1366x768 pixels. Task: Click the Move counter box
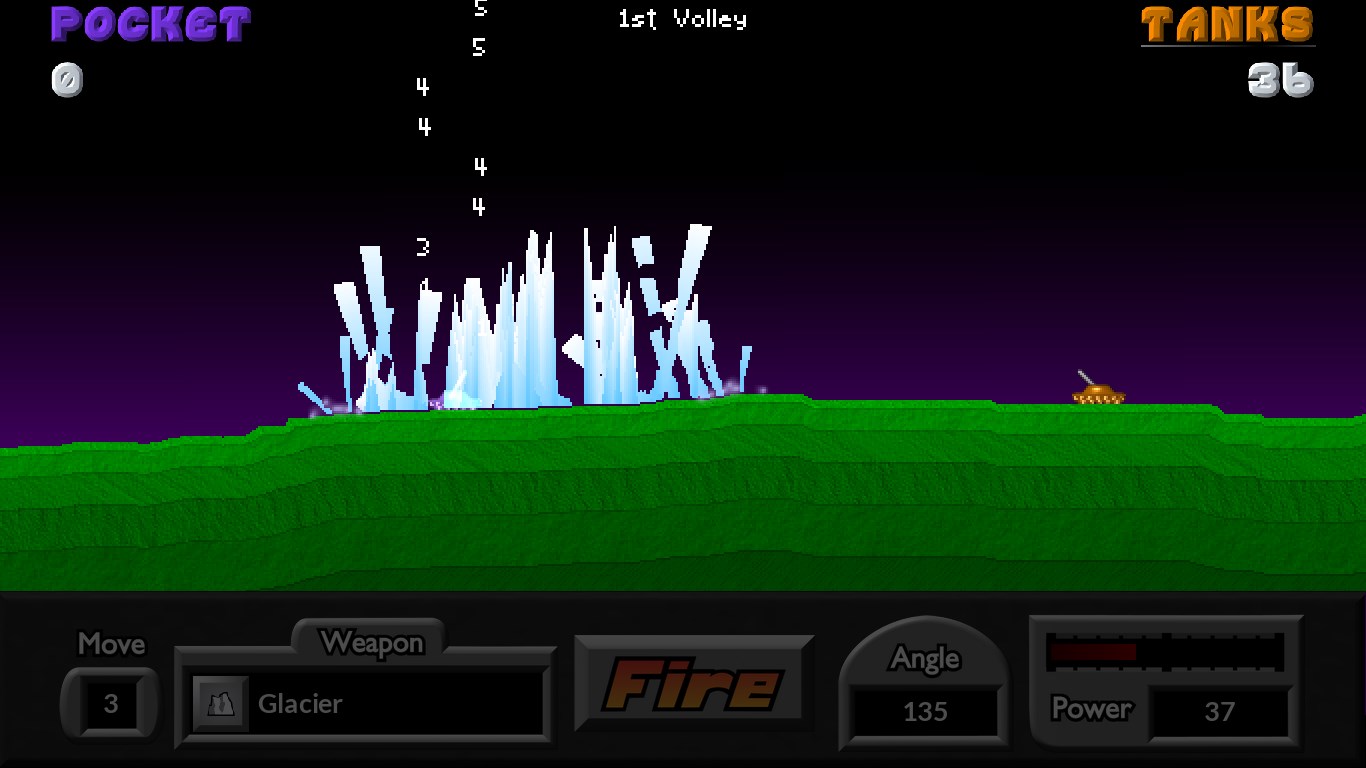point(110,704)
